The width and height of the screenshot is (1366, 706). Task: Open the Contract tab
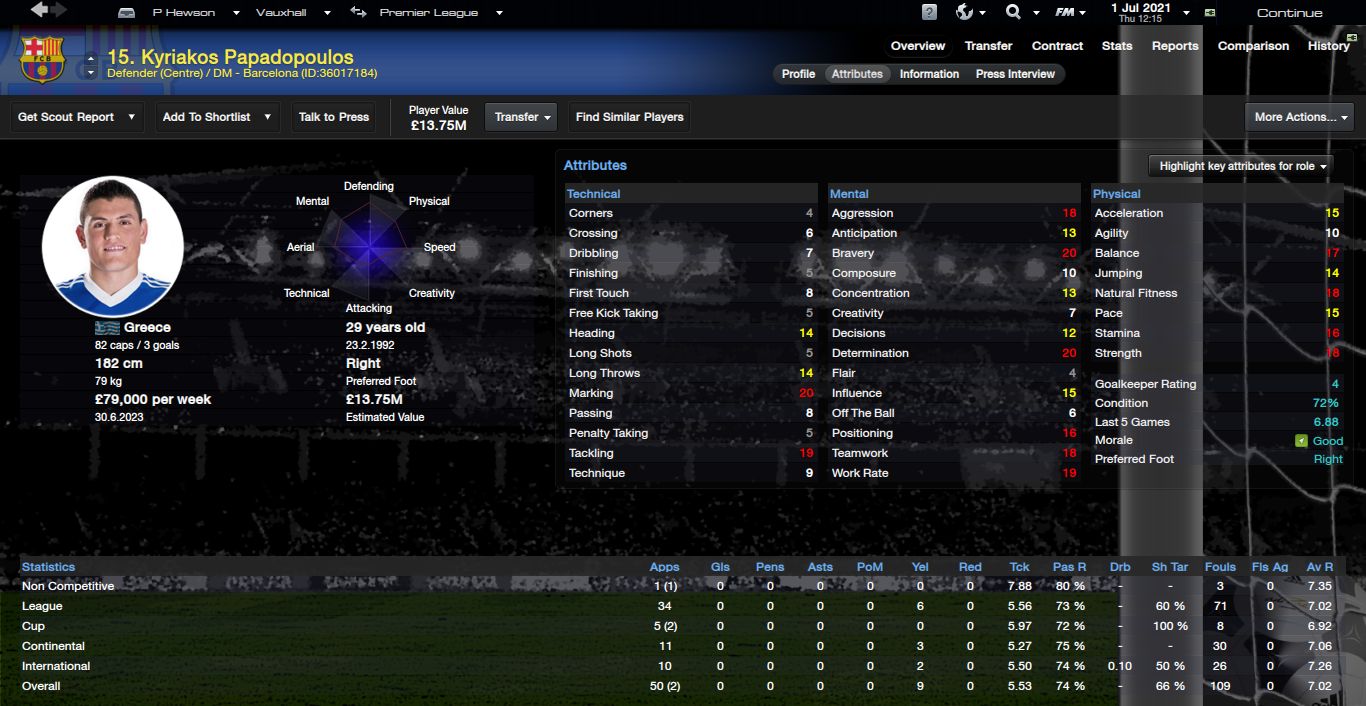pyautogui.click(x=1057, y=46)
